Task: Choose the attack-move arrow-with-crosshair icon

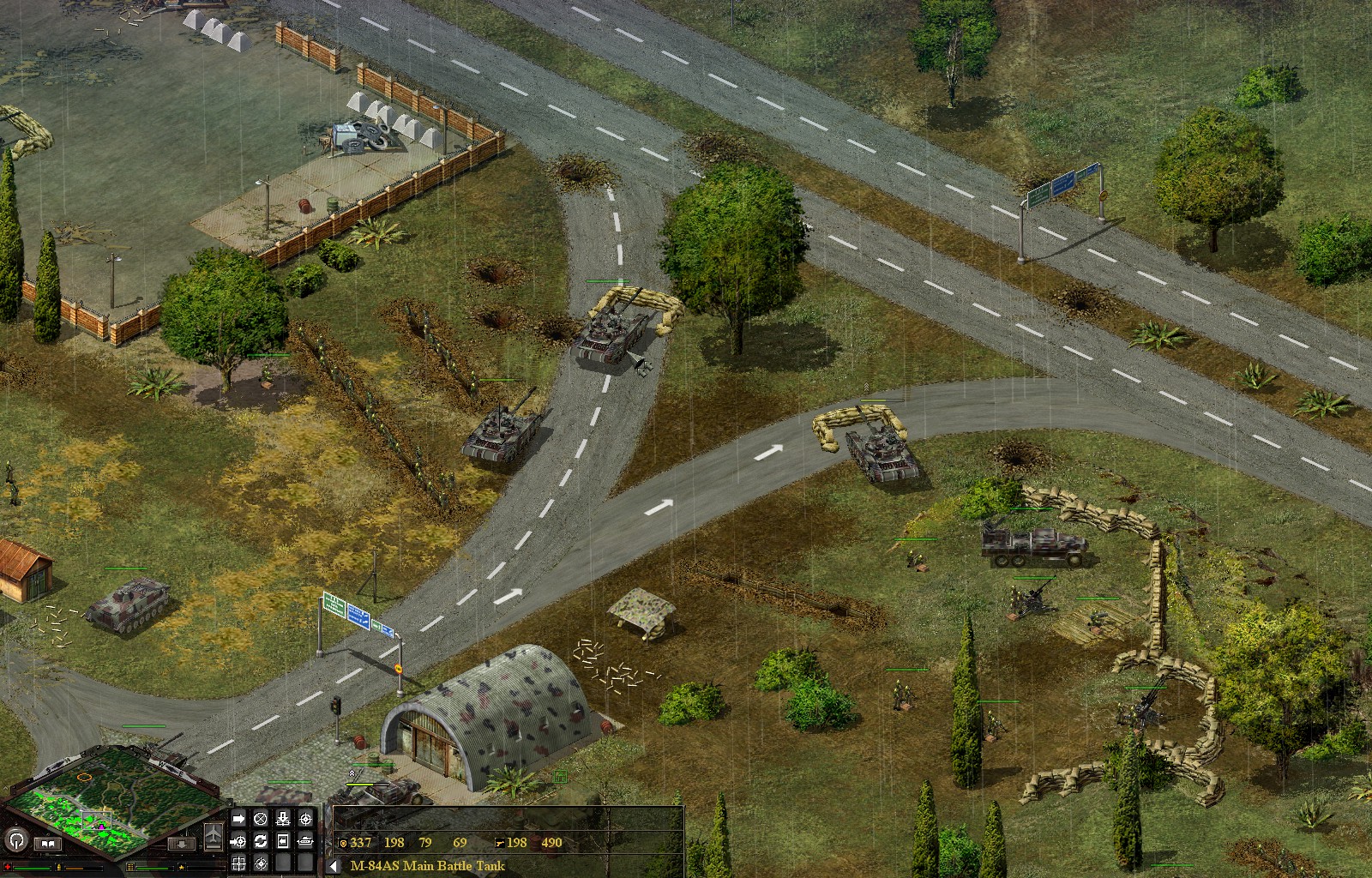Action: [x=238, y=842]
